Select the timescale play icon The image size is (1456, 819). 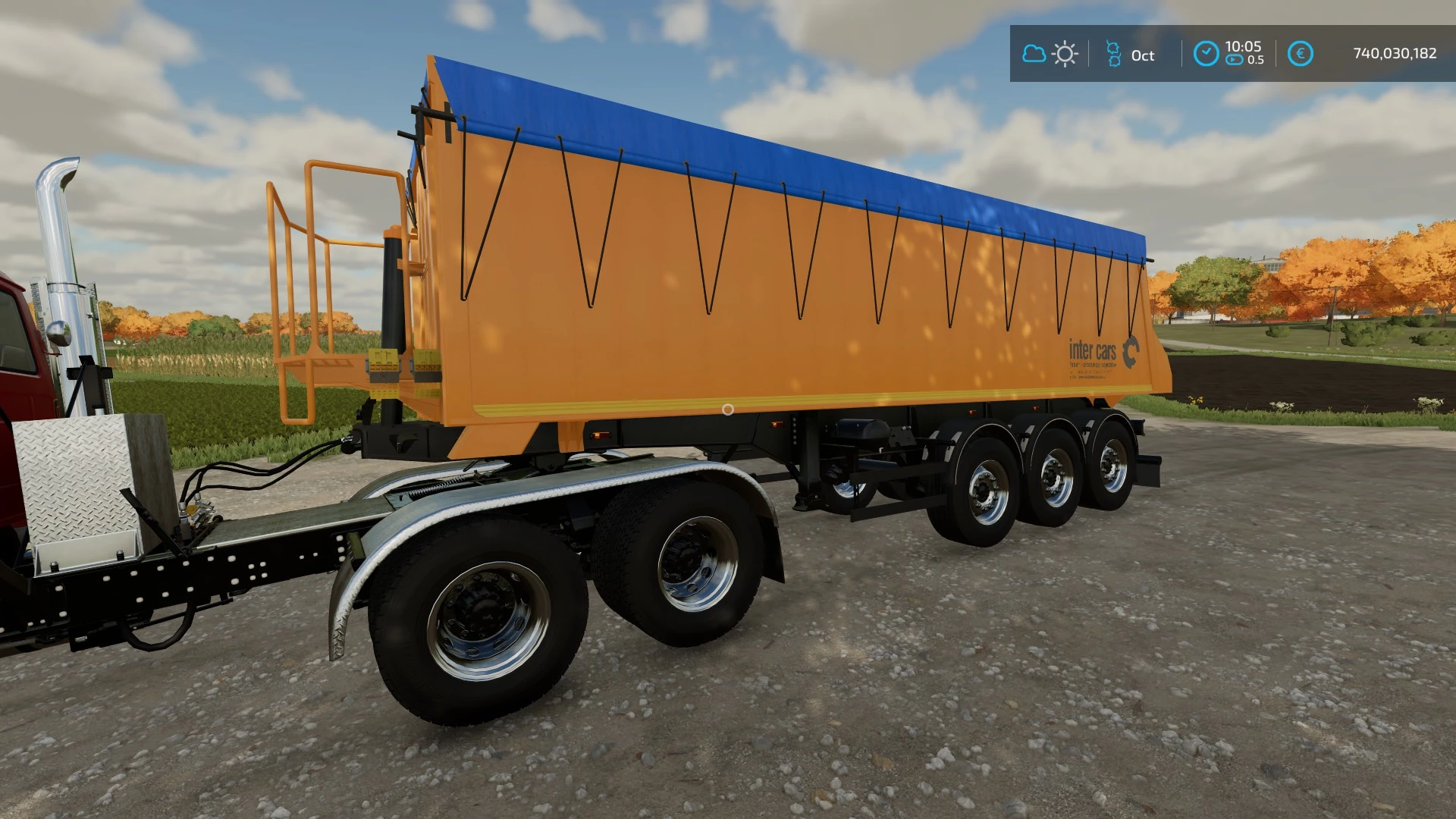click(1234, 61)
